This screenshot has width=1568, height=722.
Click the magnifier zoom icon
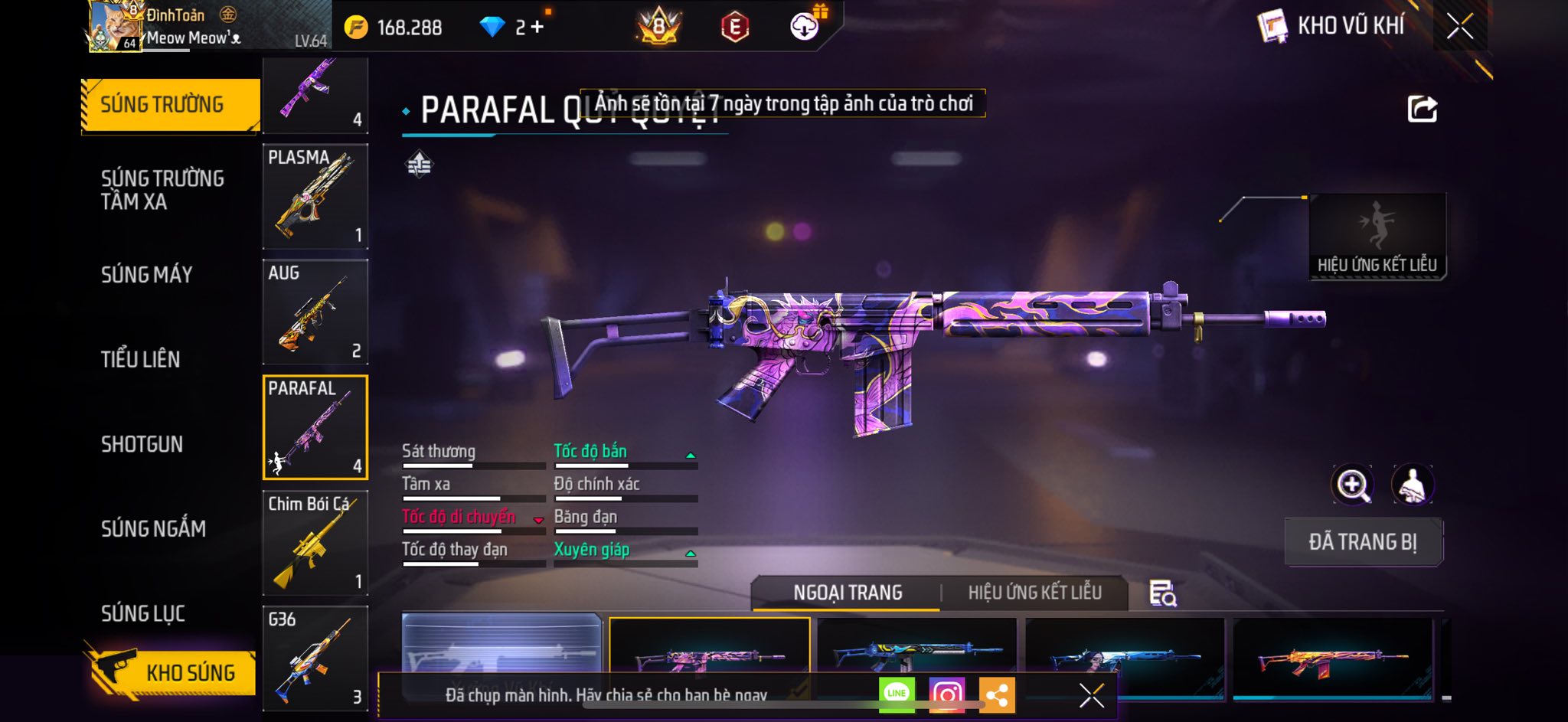(x=1353, y=485)
